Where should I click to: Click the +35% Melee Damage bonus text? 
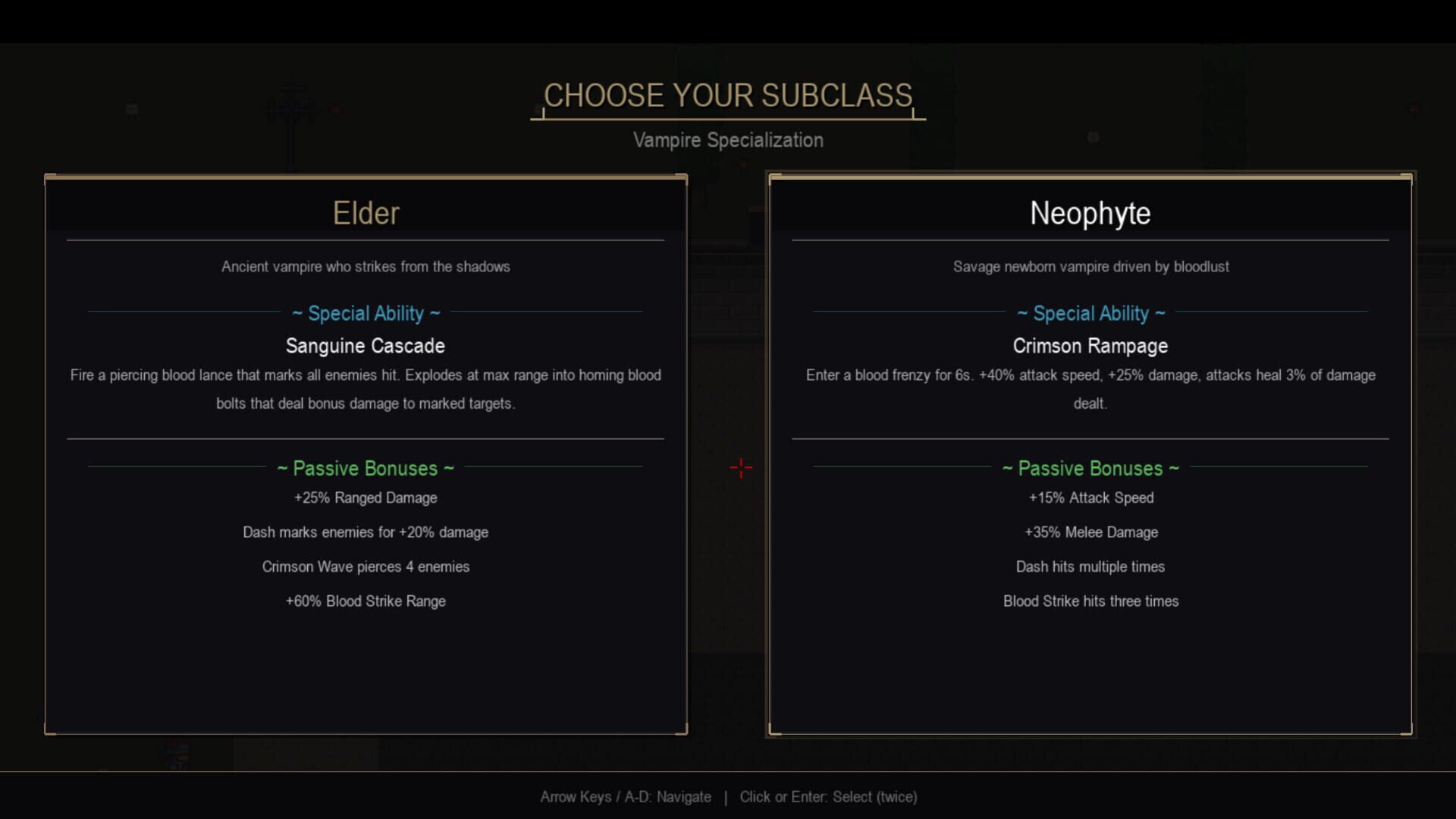1090,532
